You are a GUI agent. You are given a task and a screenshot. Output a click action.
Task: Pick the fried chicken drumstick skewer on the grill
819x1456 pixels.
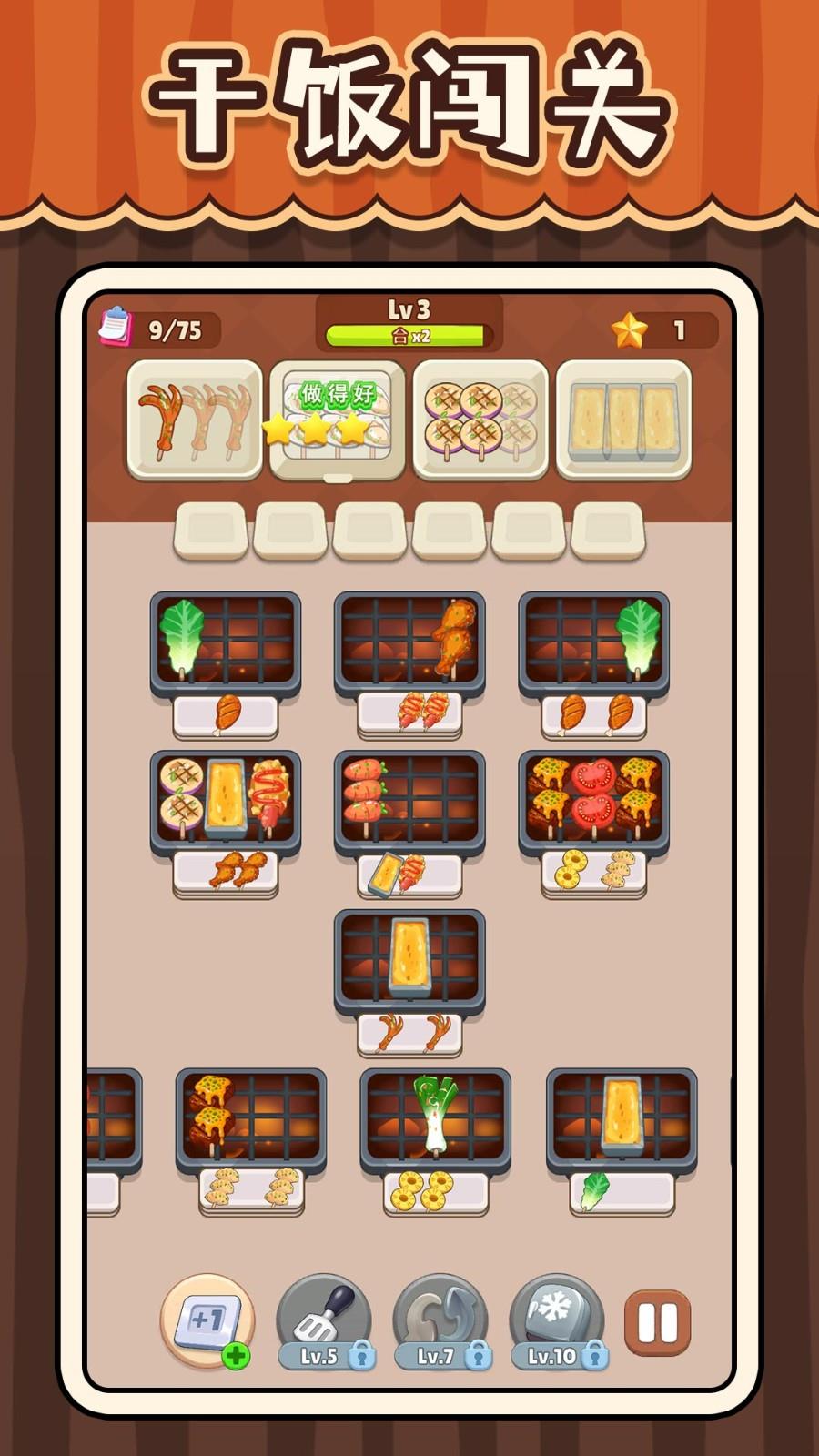click(455, 633)
